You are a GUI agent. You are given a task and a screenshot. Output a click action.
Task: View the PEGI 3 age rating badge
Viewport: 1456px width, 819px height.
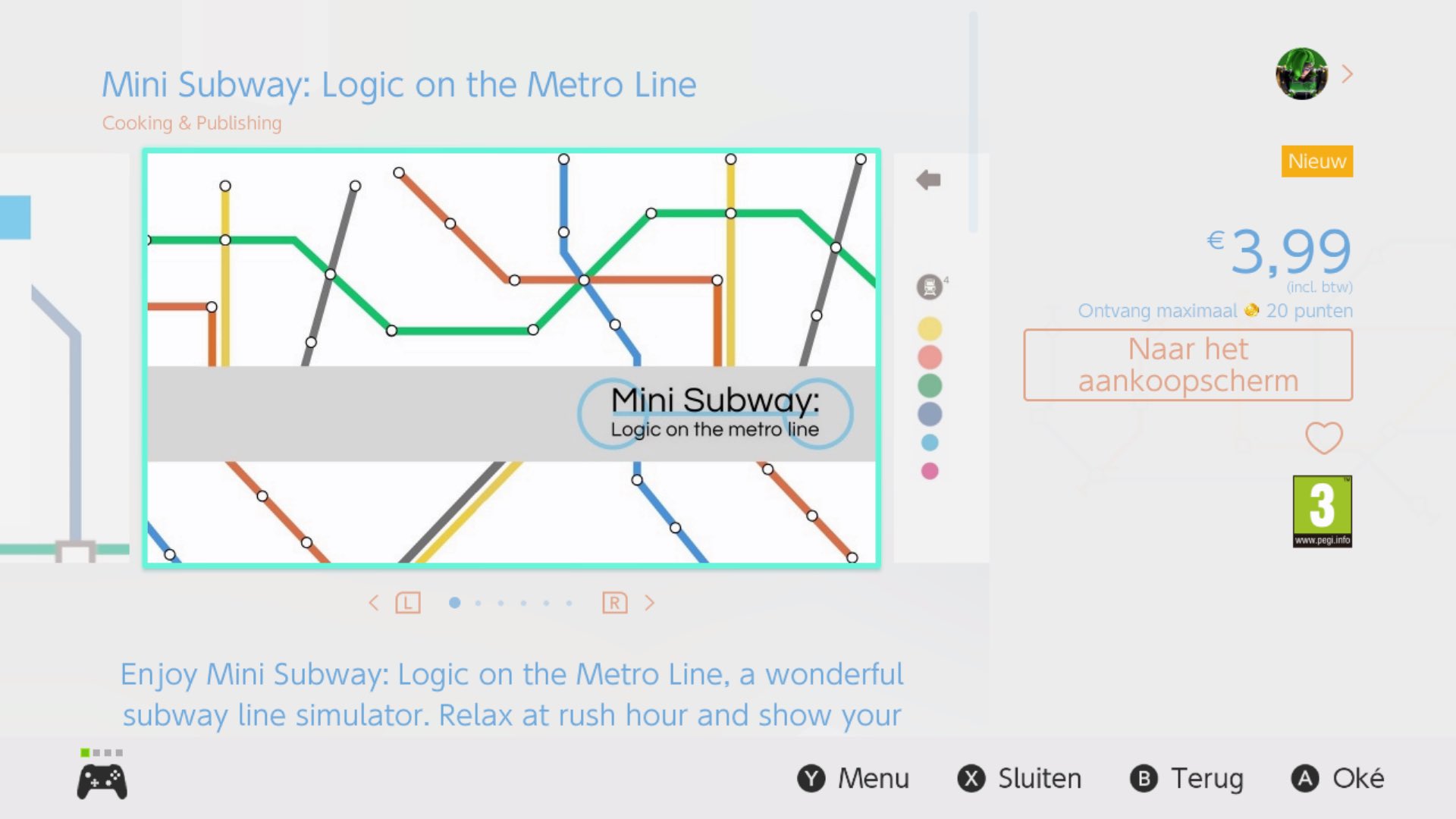[1322, 511]
